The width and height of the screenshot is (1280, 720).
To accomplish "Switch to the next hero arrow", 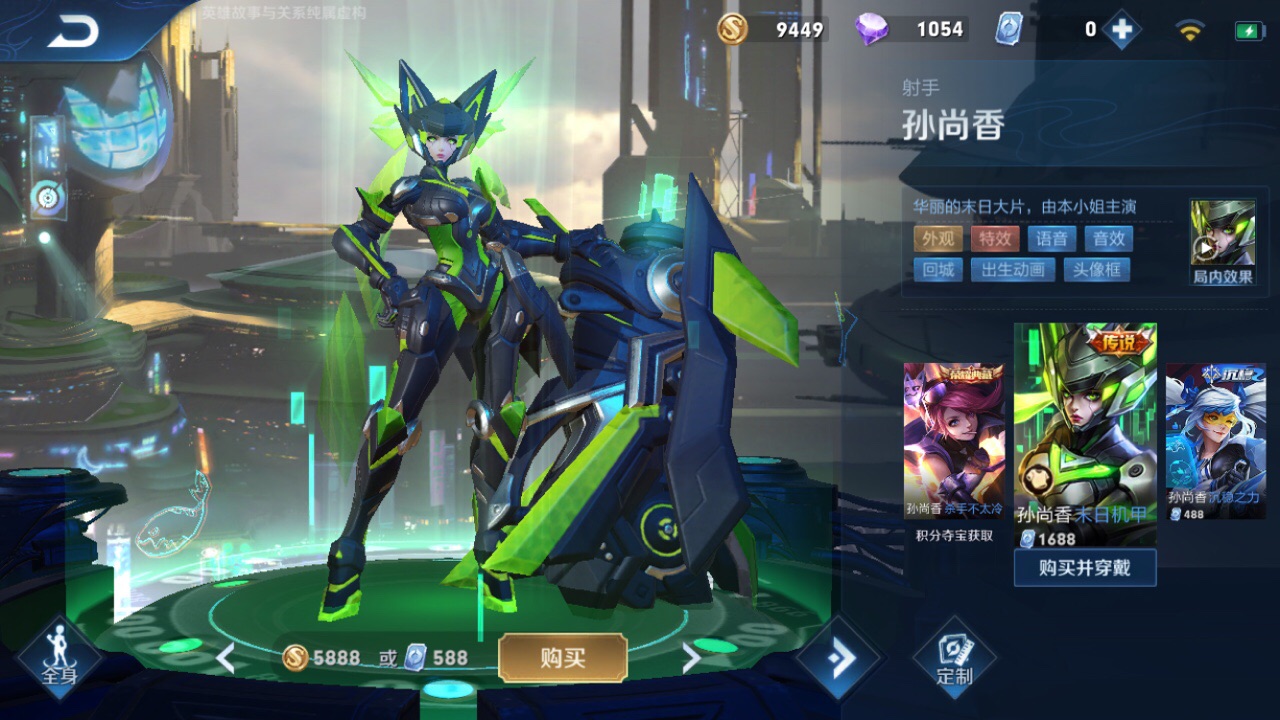I will (690, 657).
